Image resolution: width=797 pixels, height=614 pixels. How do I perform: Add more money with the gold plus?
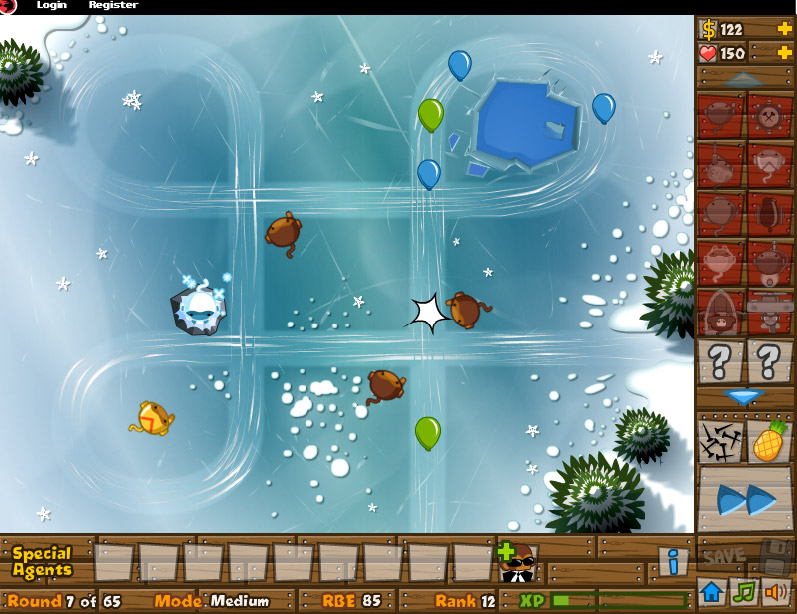784,29
